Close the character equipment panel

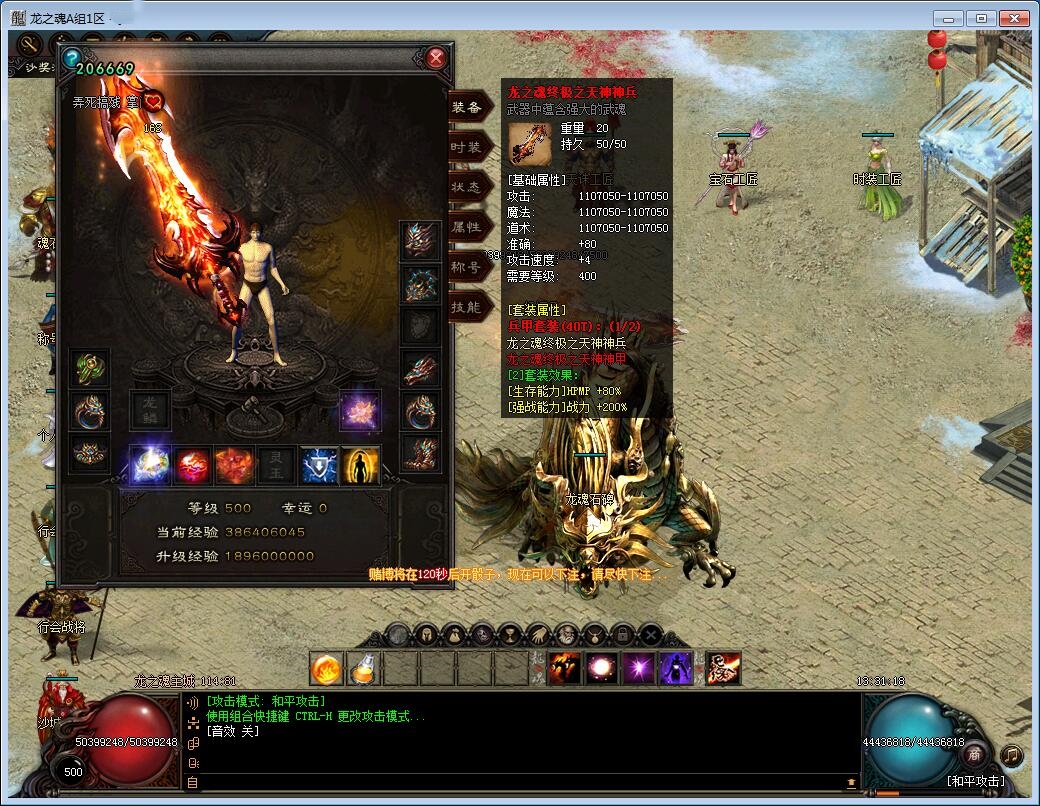click(x=436, y=58)
